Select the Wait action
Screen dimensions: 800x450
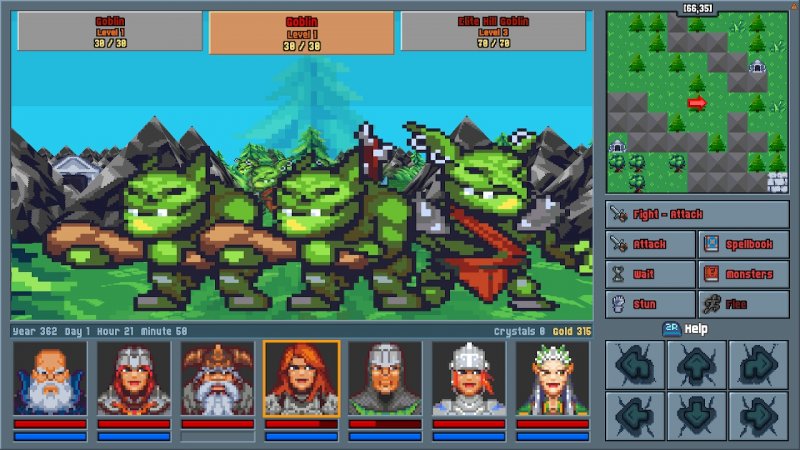(x=651, y=274)
